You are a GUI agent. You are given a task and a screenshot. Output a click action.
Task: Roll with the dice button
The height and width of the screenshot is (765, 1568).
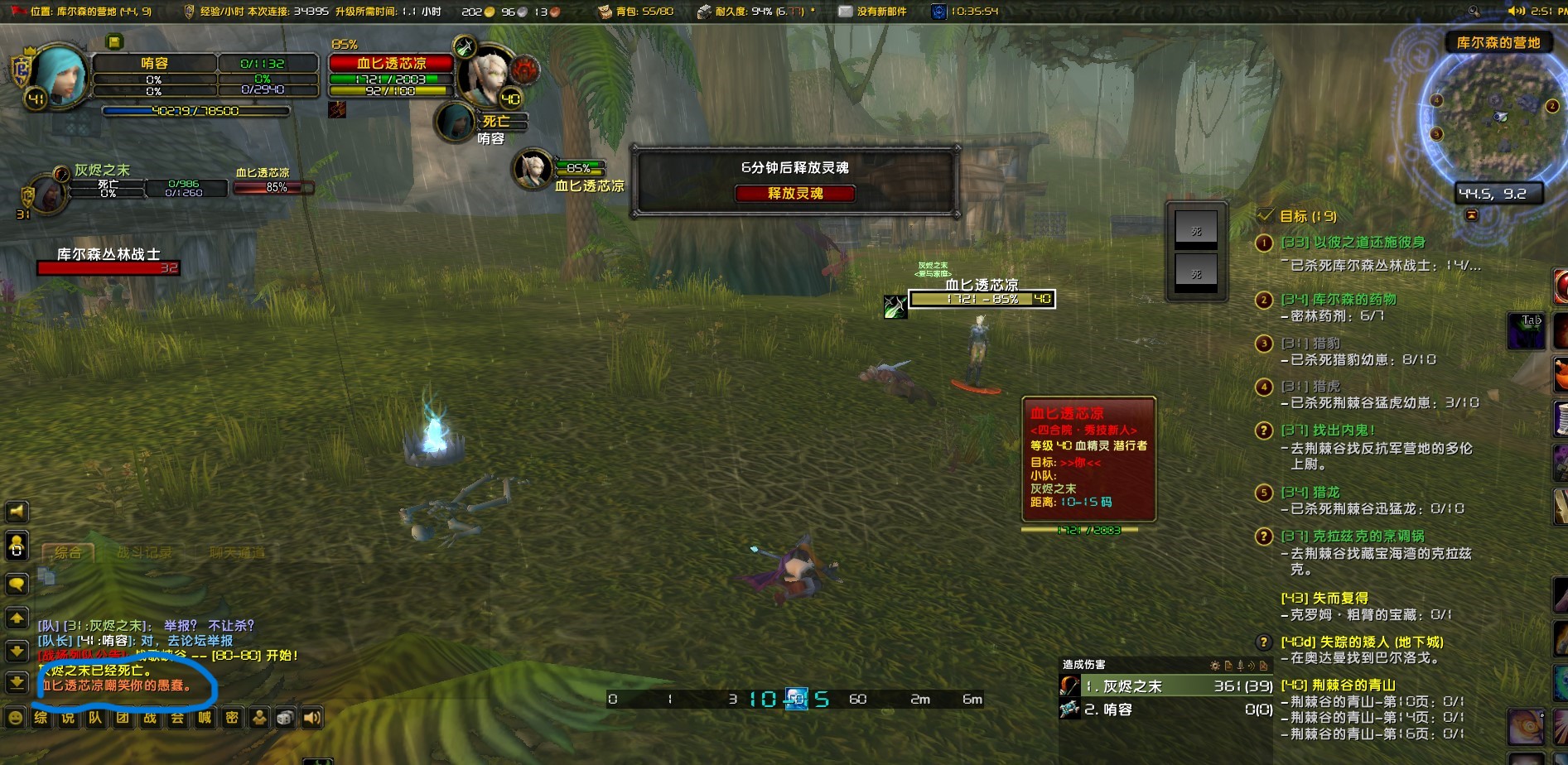286,718
